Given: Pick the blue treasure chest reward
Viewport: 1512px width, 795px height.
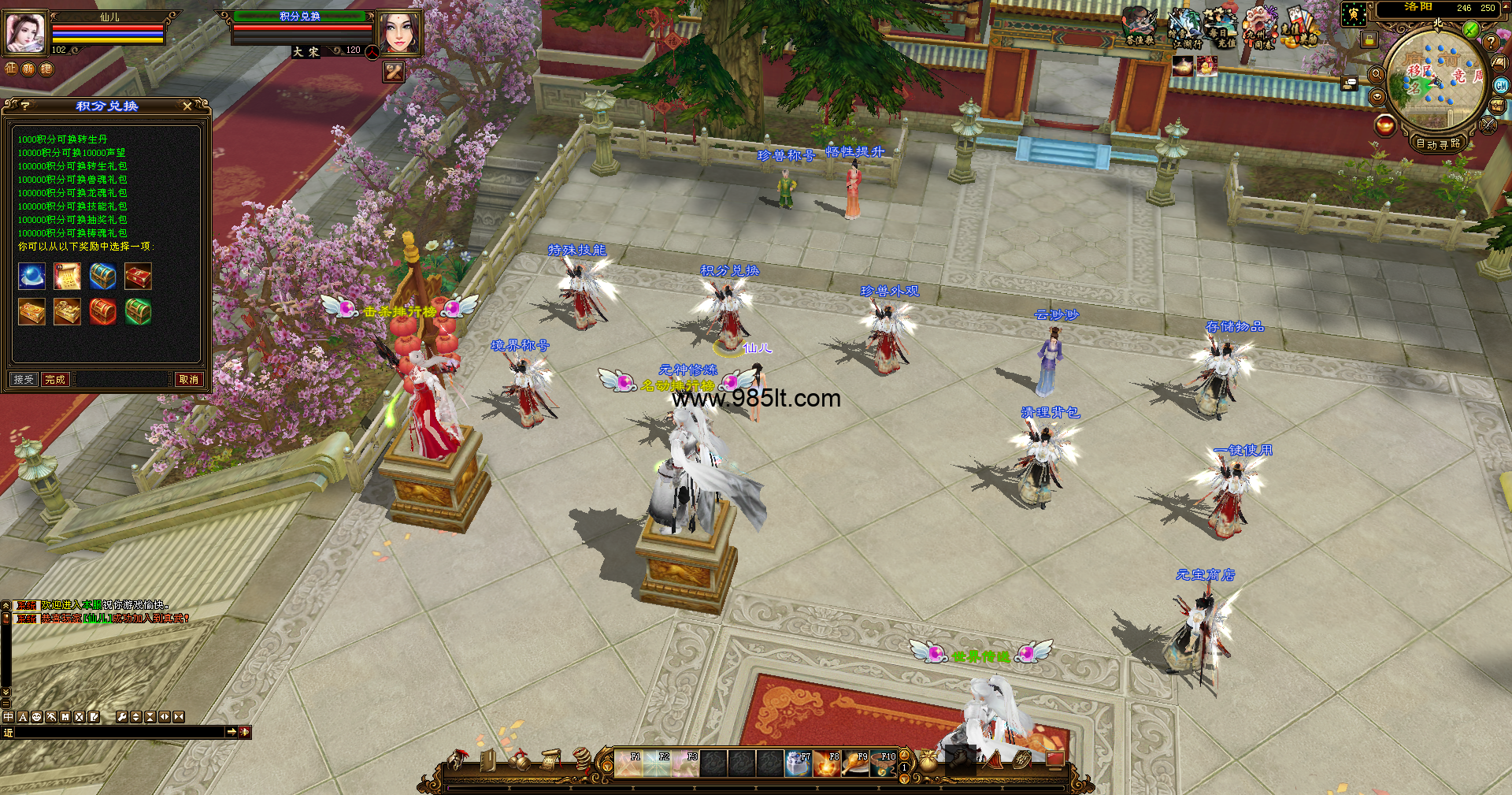Looking at the screenshot, I should point(102,277).
